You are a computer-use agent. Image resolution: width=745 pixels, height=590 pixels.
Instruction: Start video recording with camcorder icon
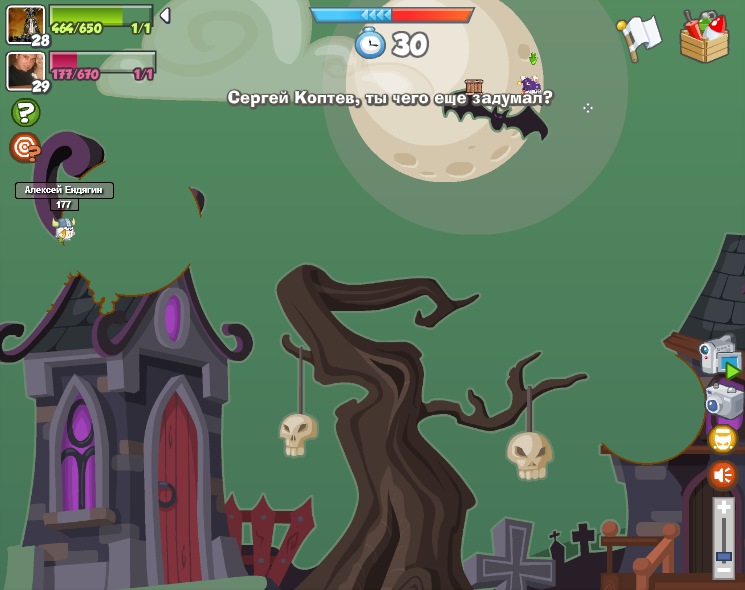click(719, 357)
